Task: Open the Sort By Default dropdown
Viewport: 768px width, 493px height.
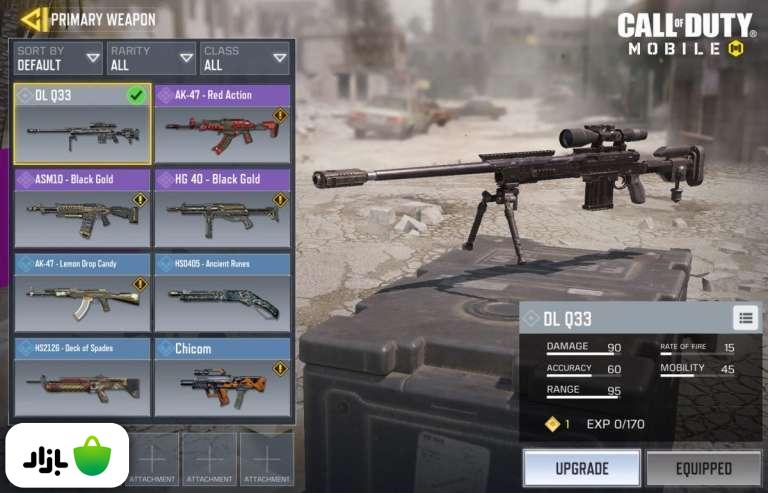Action: tap(59, 59)
